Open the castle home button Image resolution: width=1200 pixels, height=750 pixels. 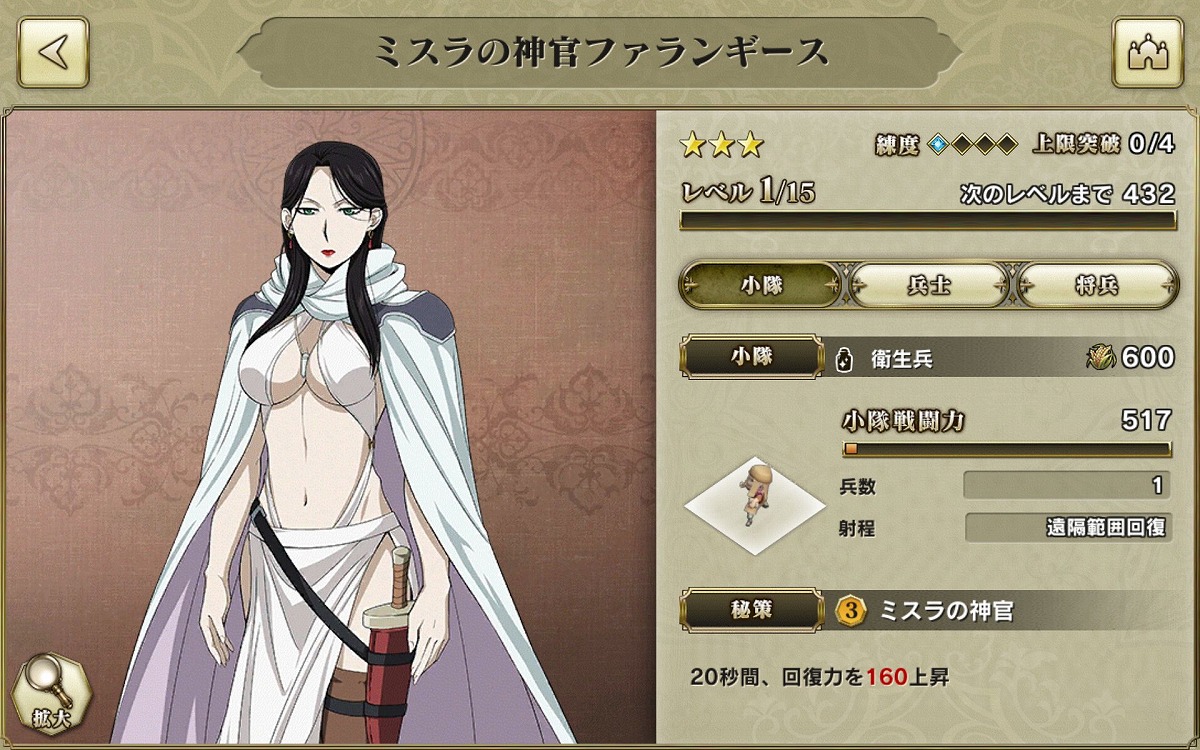(x=1147, y=52)
